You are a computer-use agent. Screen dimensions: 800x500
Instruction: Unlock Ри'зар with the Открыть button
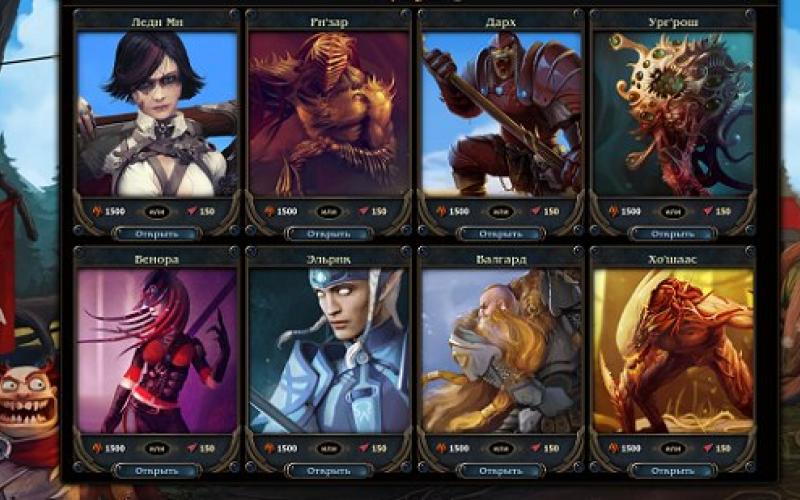pos(329,234)
